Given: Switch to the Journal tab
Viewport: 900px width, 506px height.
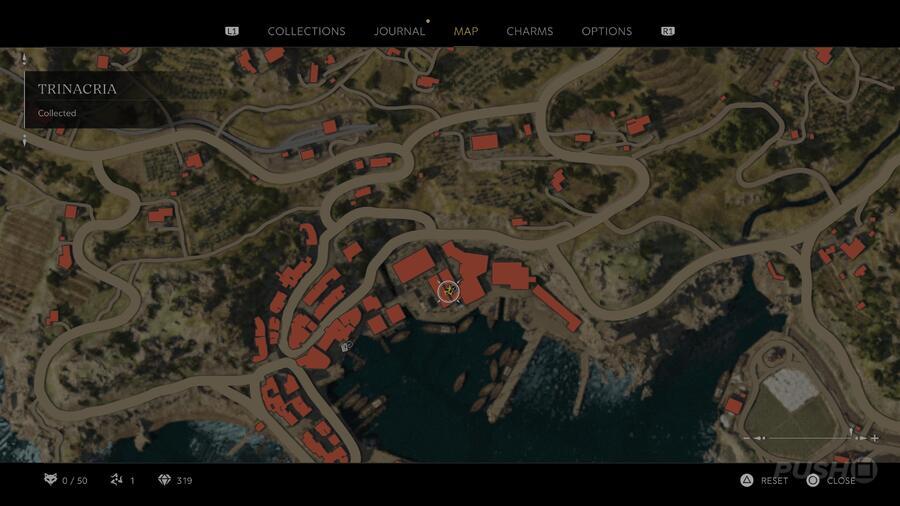Looking at the screenshot, I should 399,31.
